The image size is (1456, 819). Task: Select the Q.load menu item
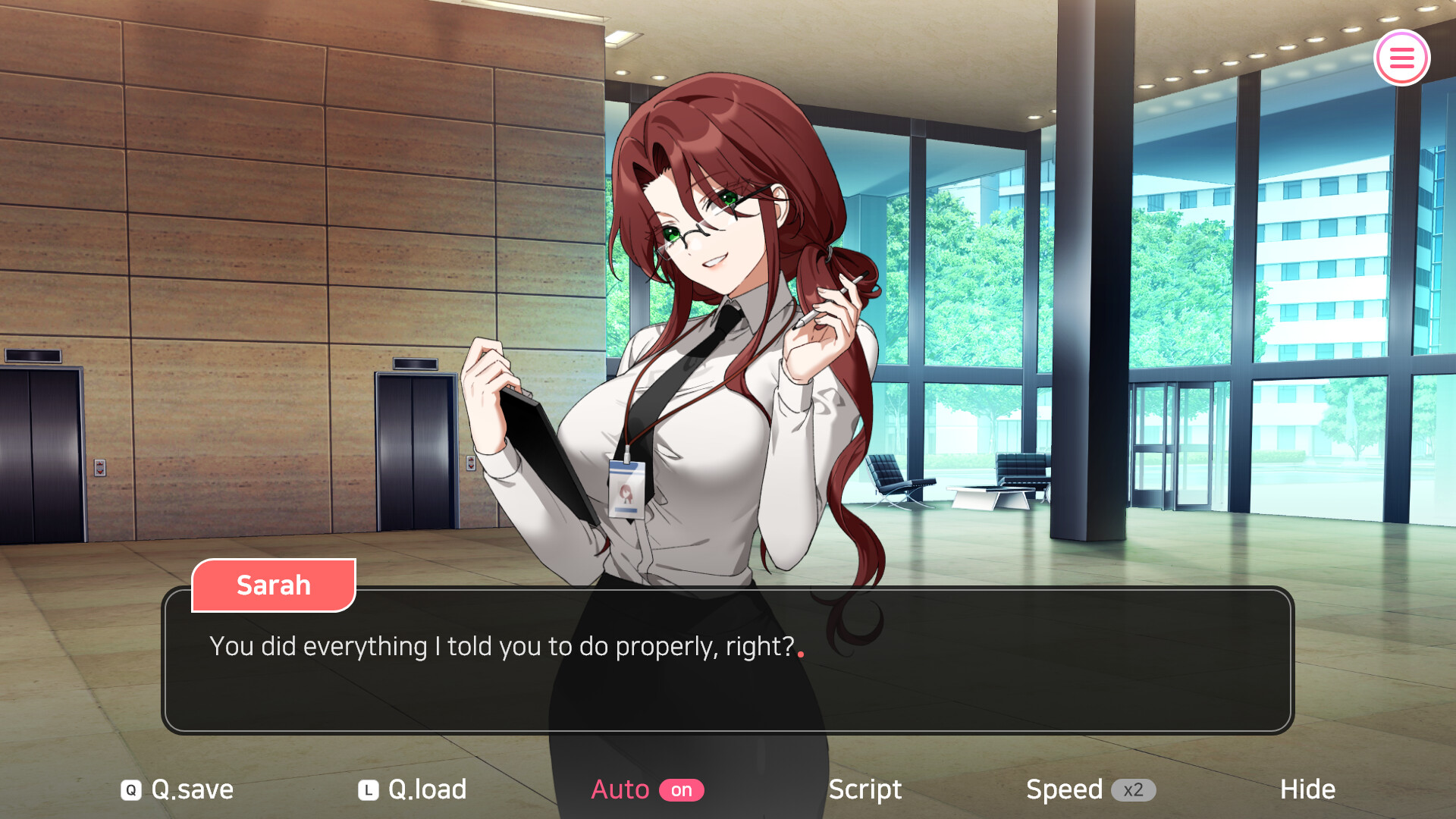(x=425, y=789)
